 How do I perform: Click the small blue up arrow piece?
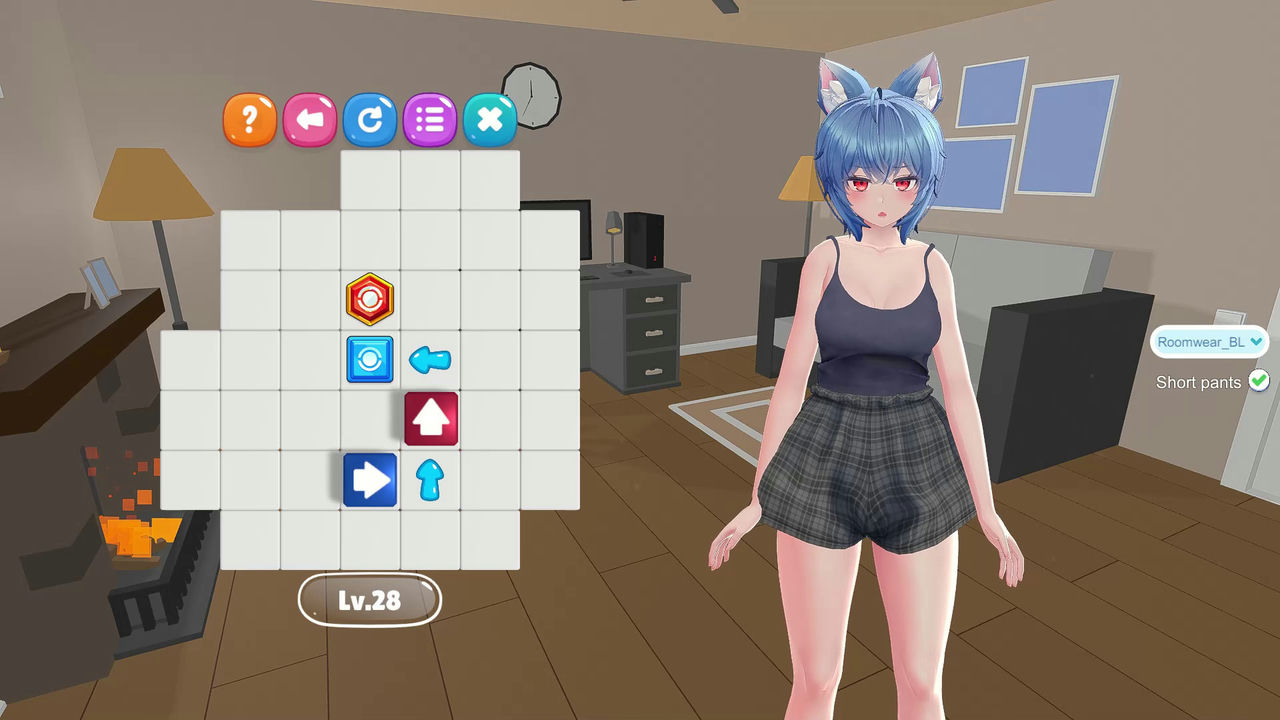coord(431,481)
